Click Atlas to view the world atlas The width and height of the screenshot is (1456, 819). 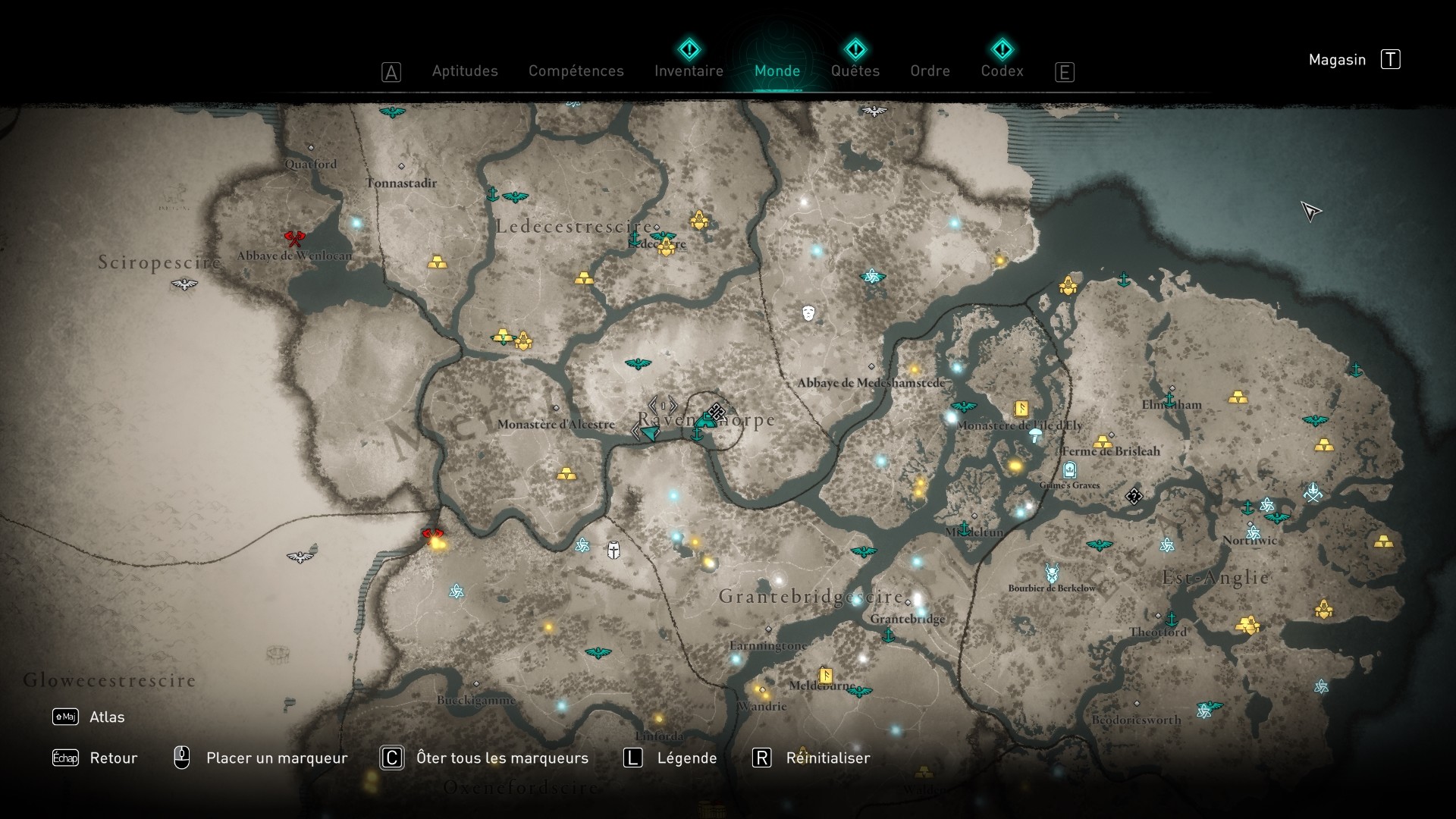(x=107, y=716)
